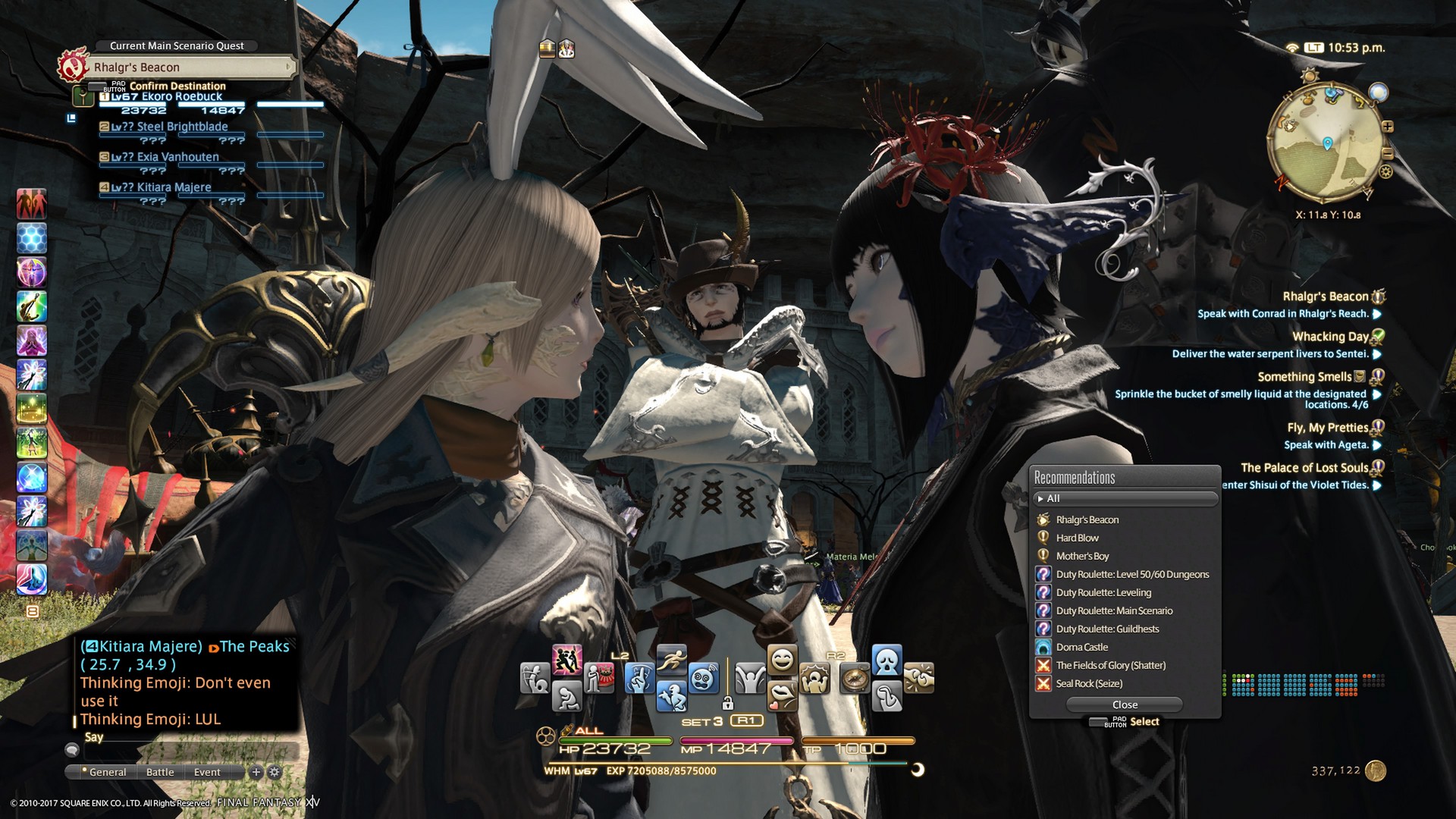
Task: Choose Duty Roulette: Leveling
Action: (x=1103, y=592)
